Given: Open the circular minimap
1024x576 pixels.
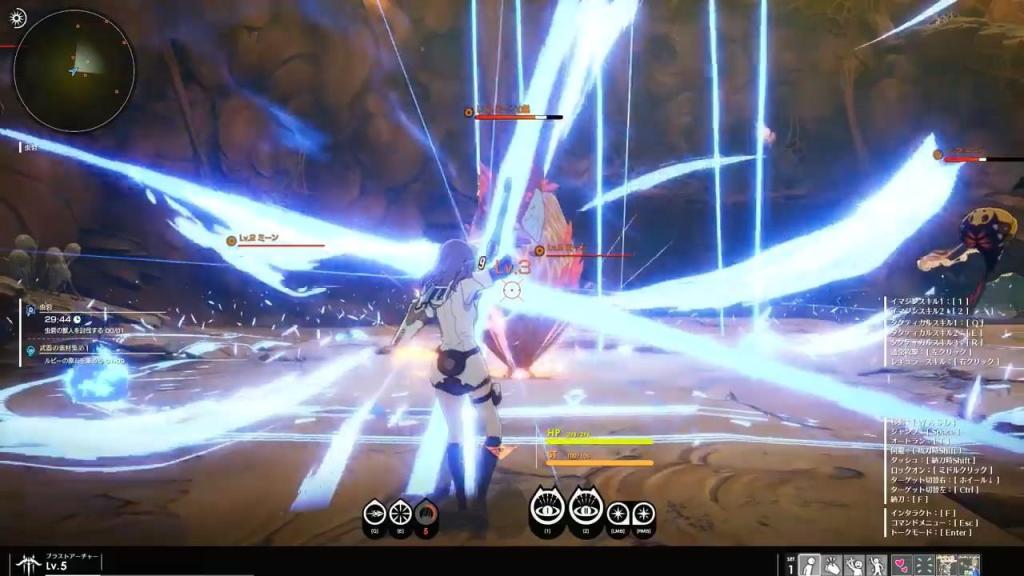Looking at the screenshot, I should (74, 70).
